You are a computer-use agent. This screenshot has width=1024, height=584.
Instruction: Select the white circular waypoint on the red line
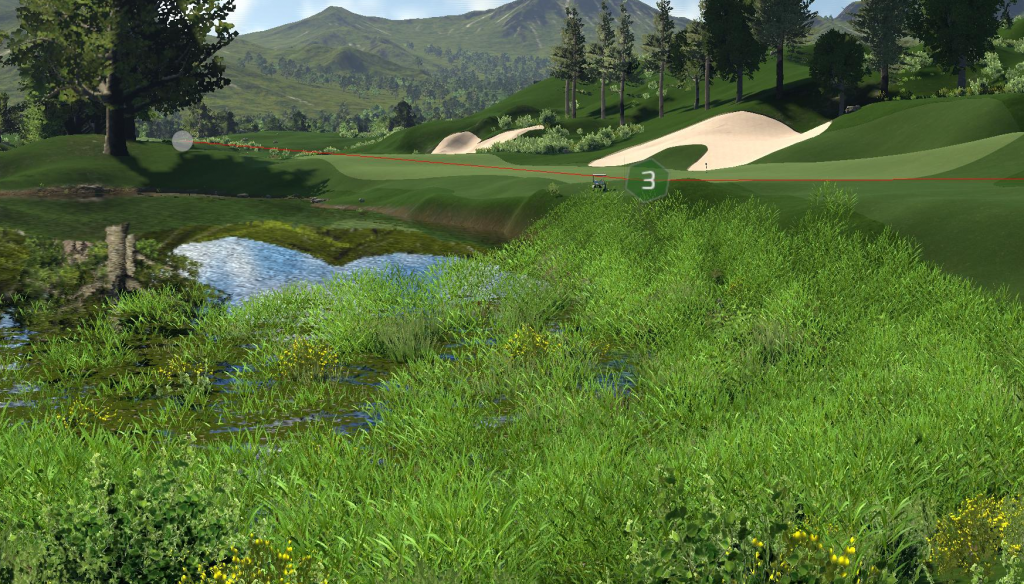tap(182, 141)
